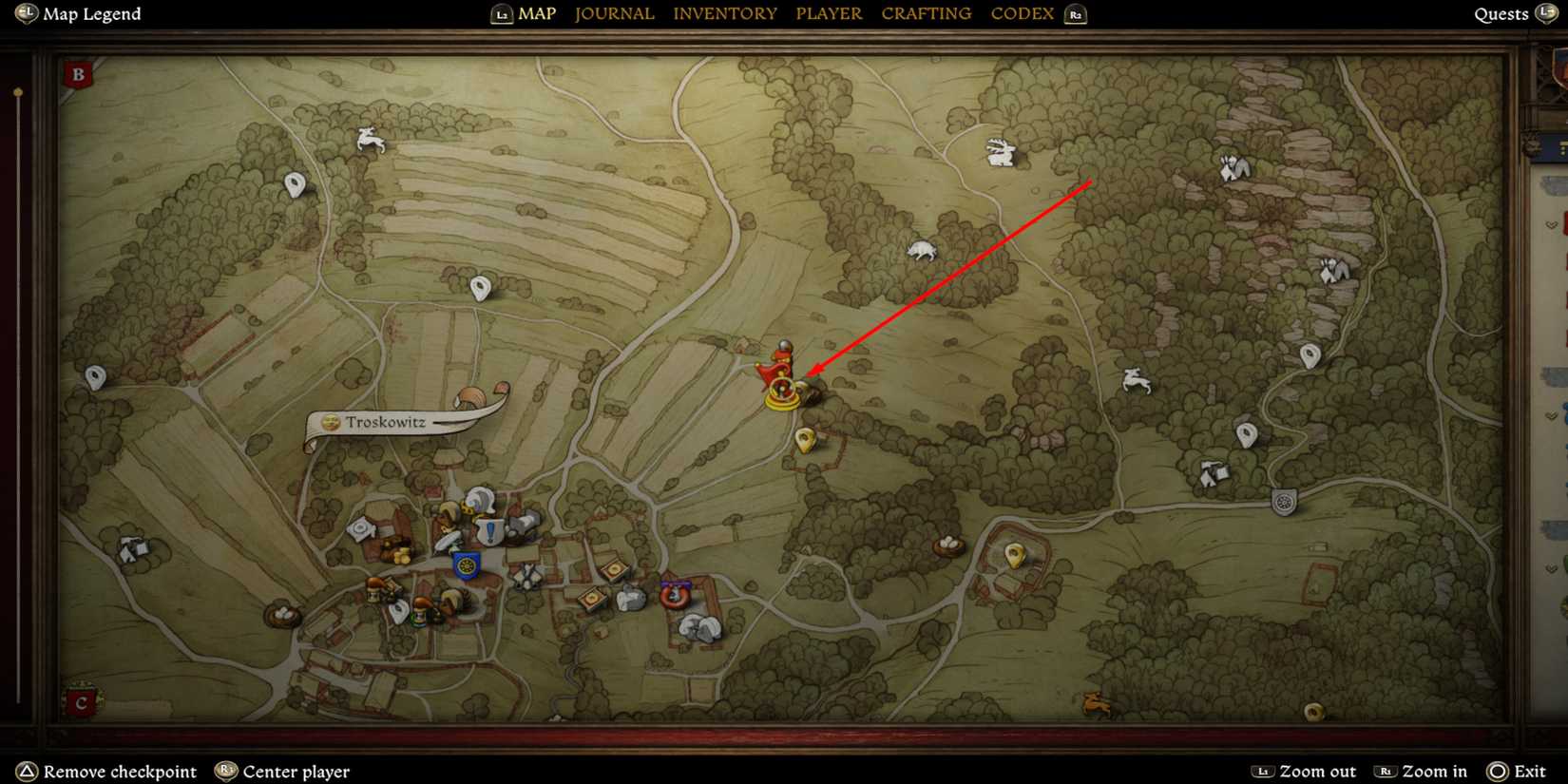
Task: Open the INVENTORY tab
Action: [x=725, y=13]
